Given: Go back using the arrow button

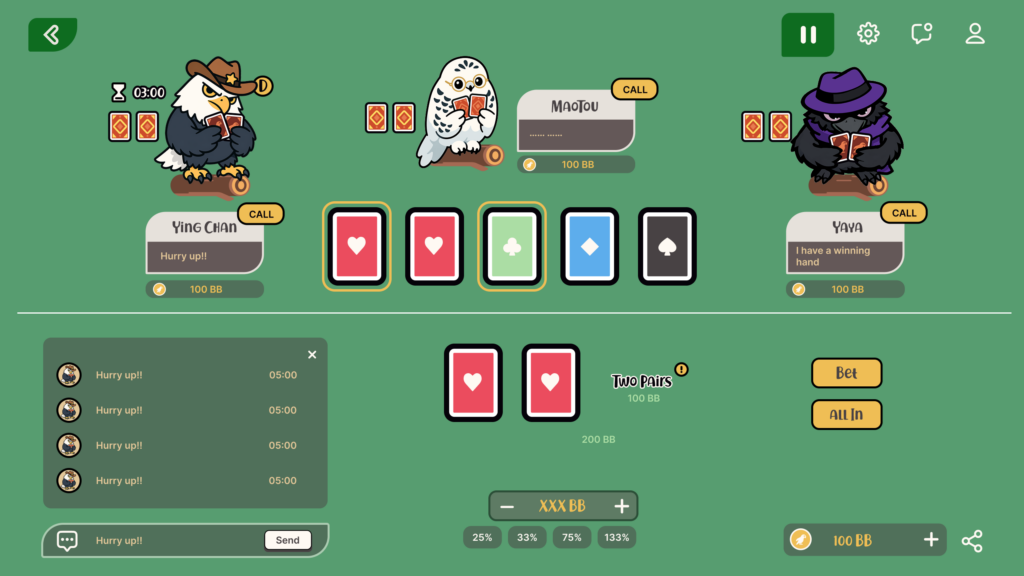Looking at the screenshot, I should [x=52, y=35].
